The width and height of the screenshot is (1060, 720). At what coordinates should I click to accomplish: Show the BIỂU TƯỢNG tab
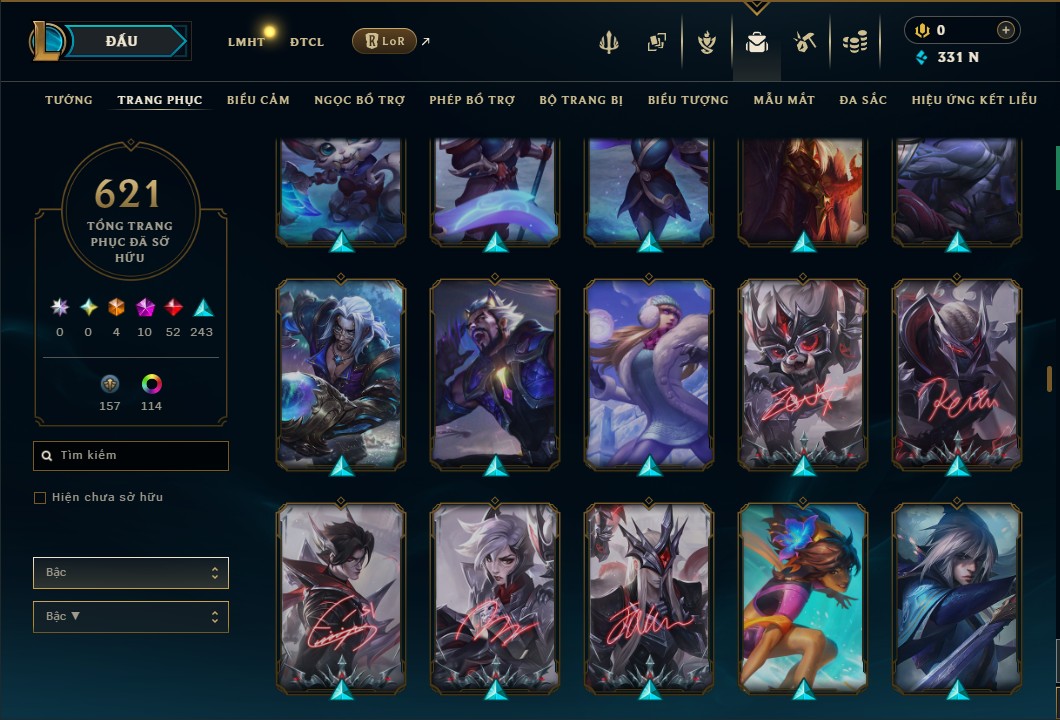tap(688, 100)
